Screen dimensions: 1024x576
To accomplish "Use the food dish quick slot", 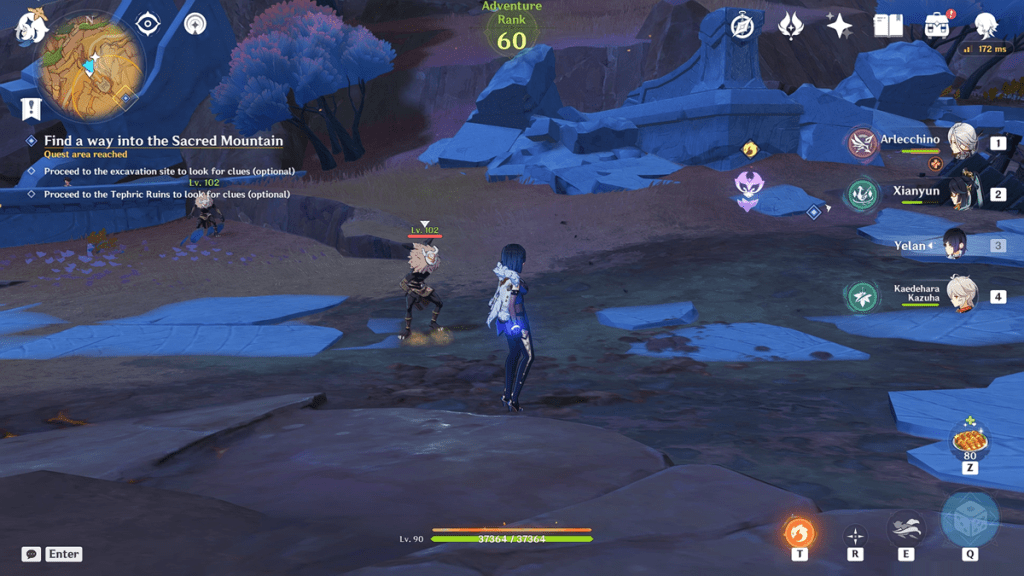I will tap(969, 441).
